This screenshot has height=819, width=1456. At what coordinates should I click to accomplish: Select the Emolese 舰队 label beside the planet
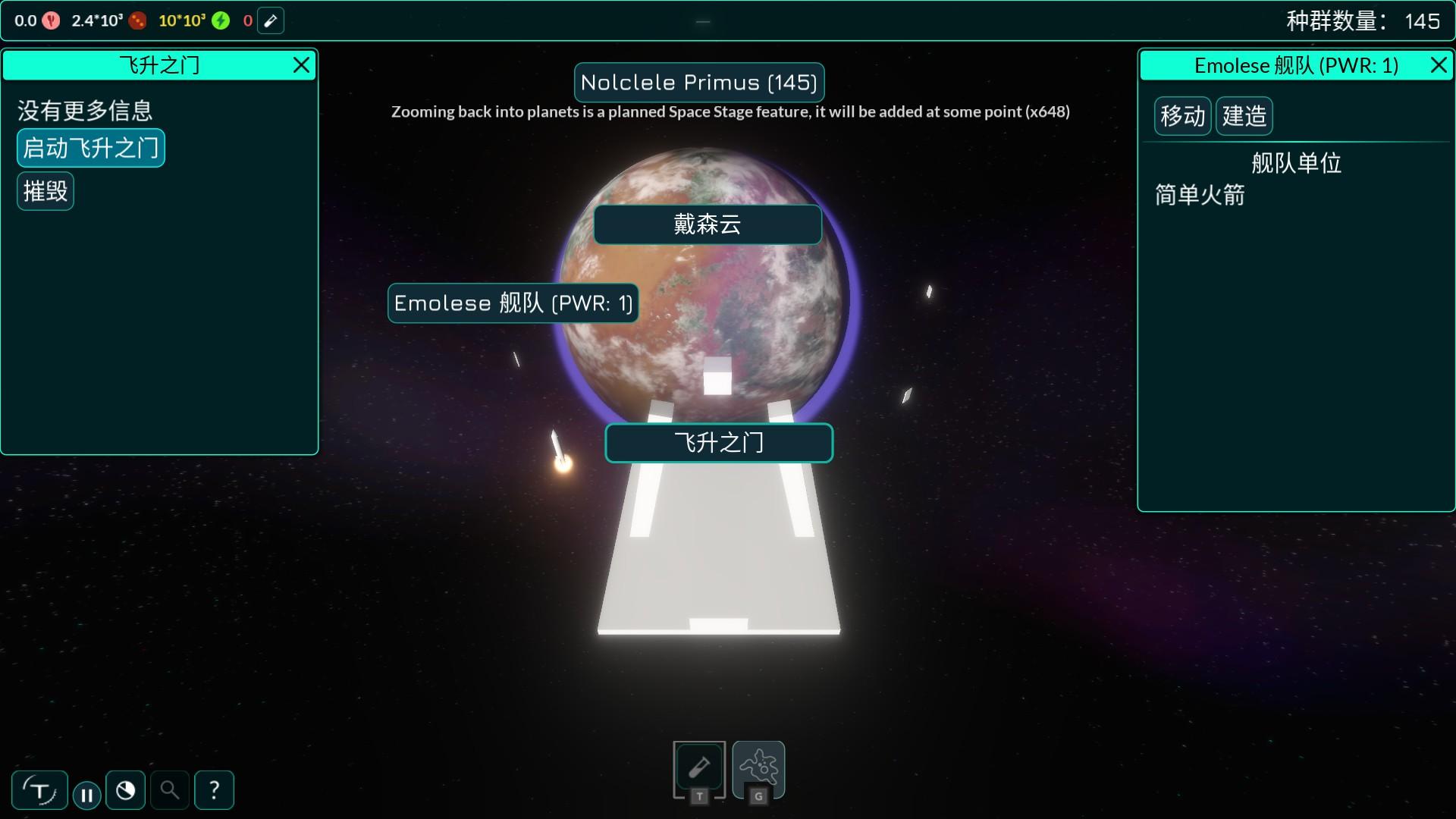click(x=513, y=303)
